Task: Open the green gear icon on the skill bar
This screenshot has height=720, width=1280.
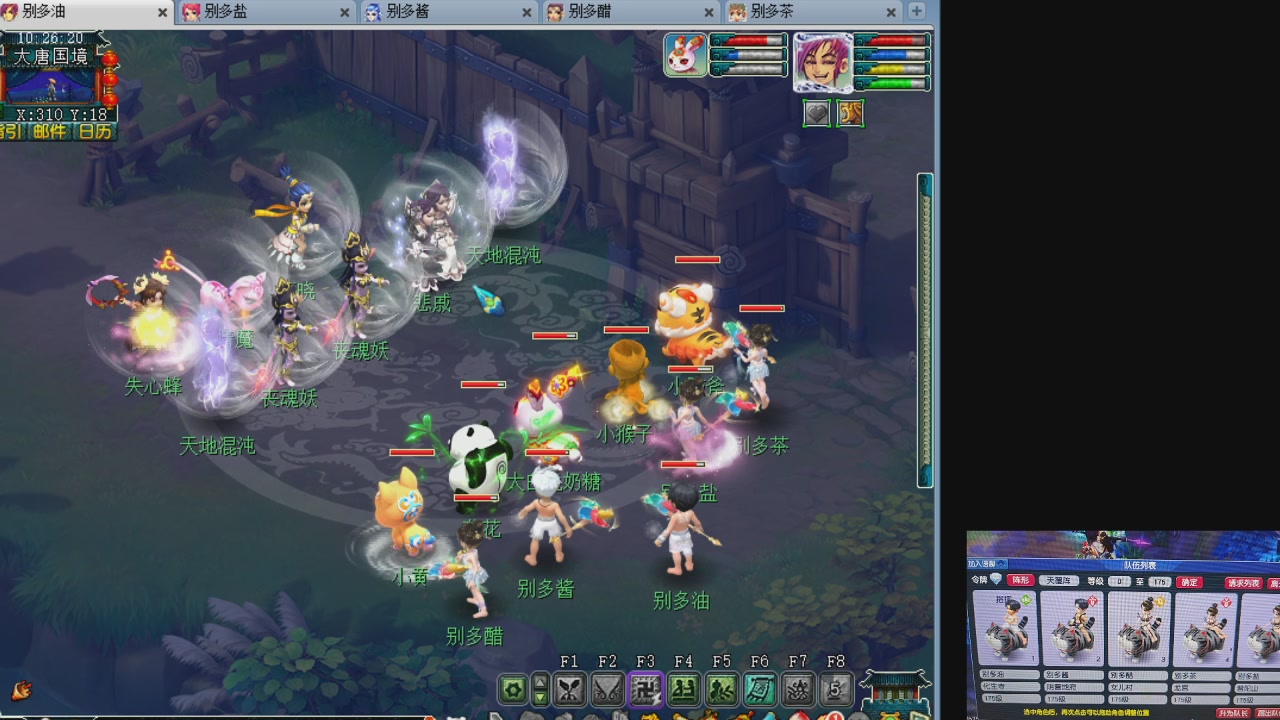Action: click(x=511, y=688)
